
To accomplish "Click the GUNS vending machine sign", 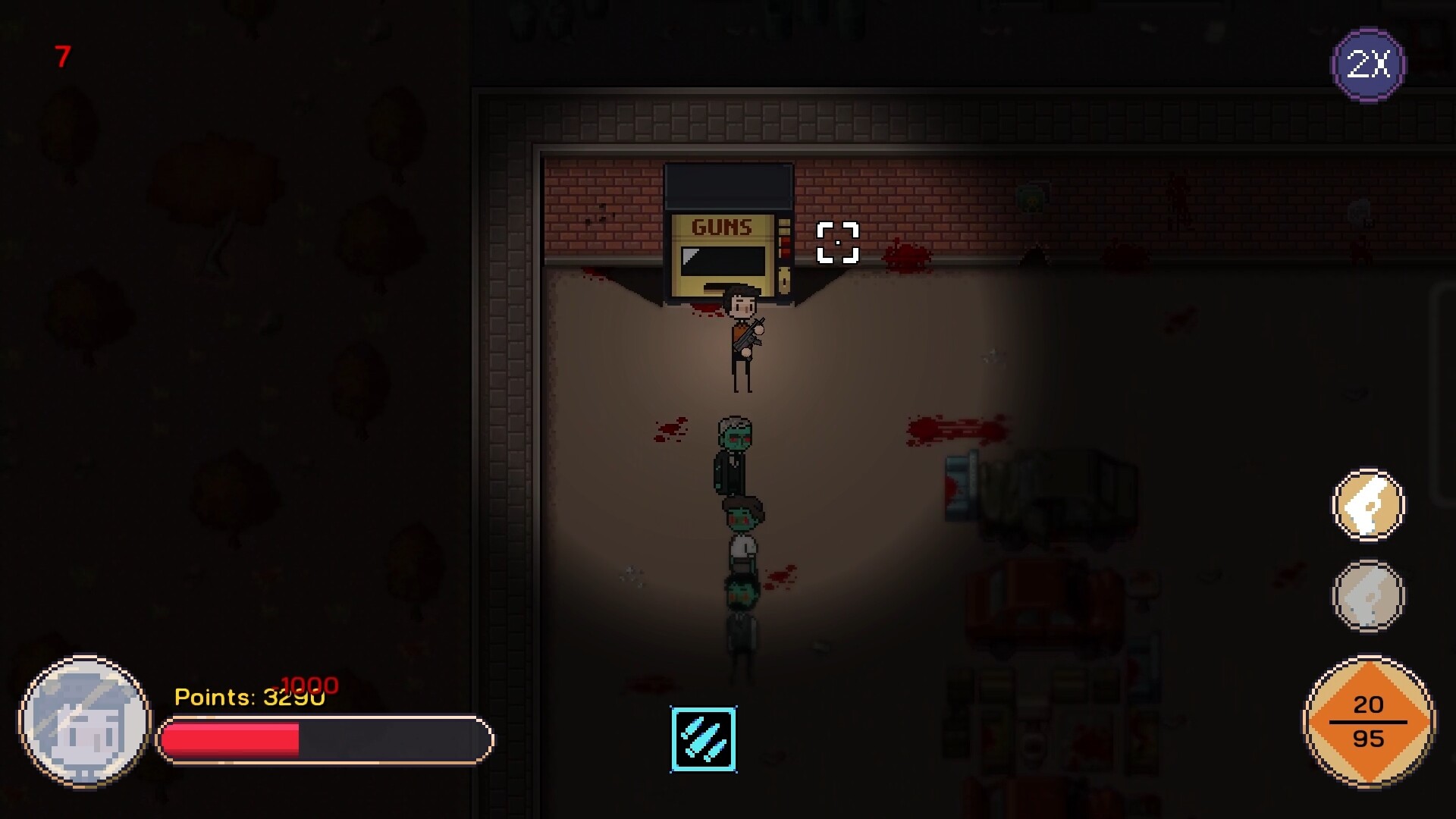I will (722, 225).
